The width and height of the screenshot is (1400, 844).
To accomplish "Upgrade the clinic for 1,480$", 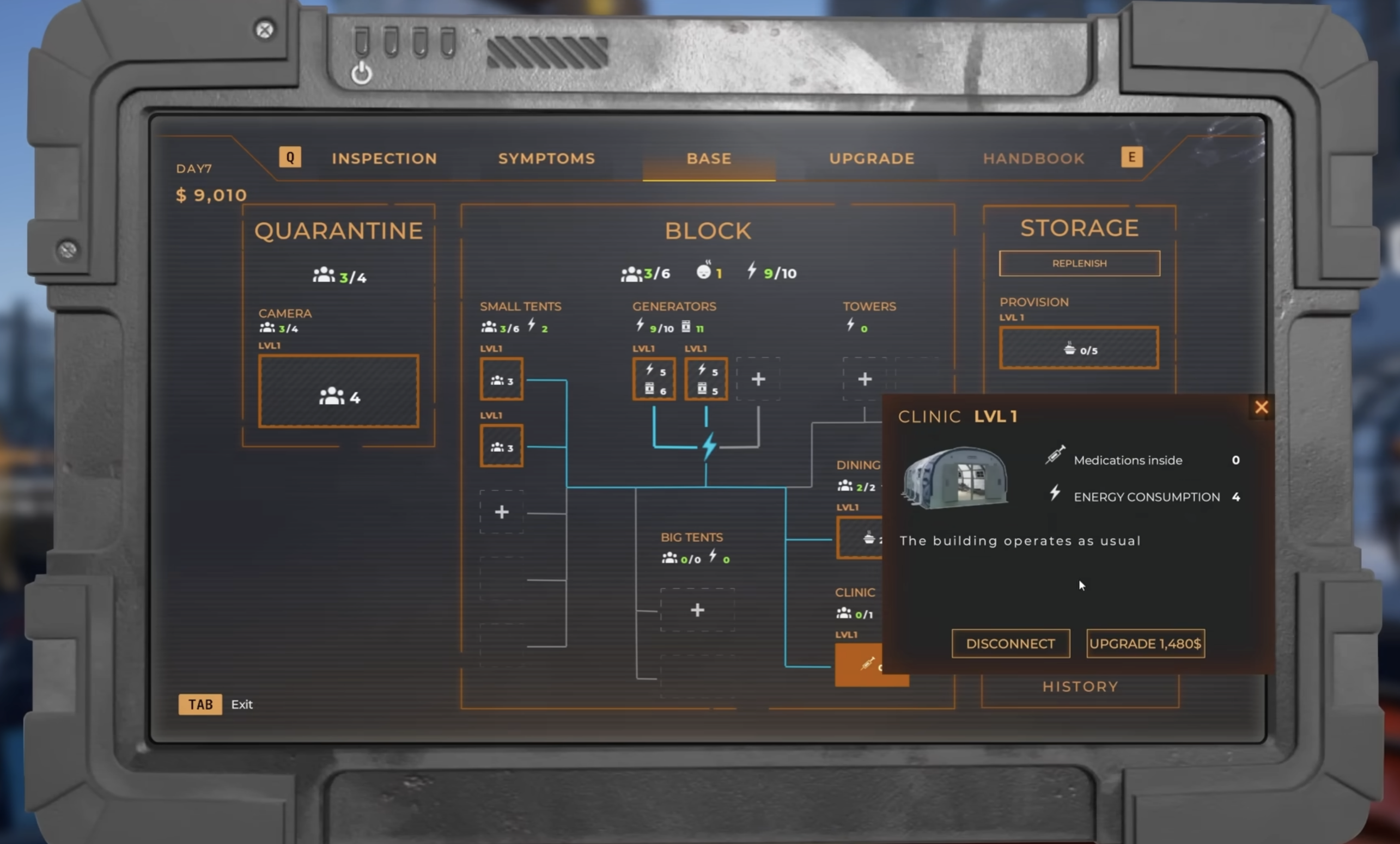I will [1145, 644].
